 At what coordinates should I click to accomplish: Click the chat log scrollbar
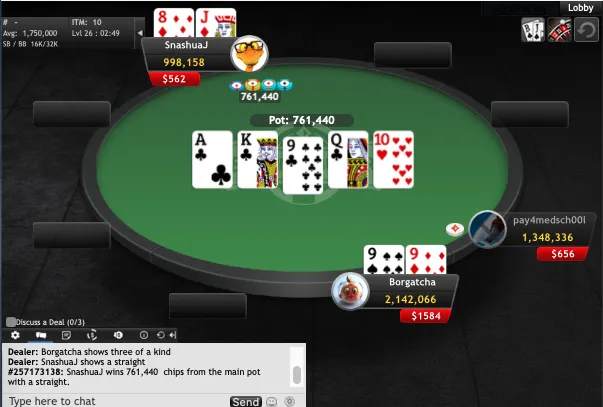296,374
